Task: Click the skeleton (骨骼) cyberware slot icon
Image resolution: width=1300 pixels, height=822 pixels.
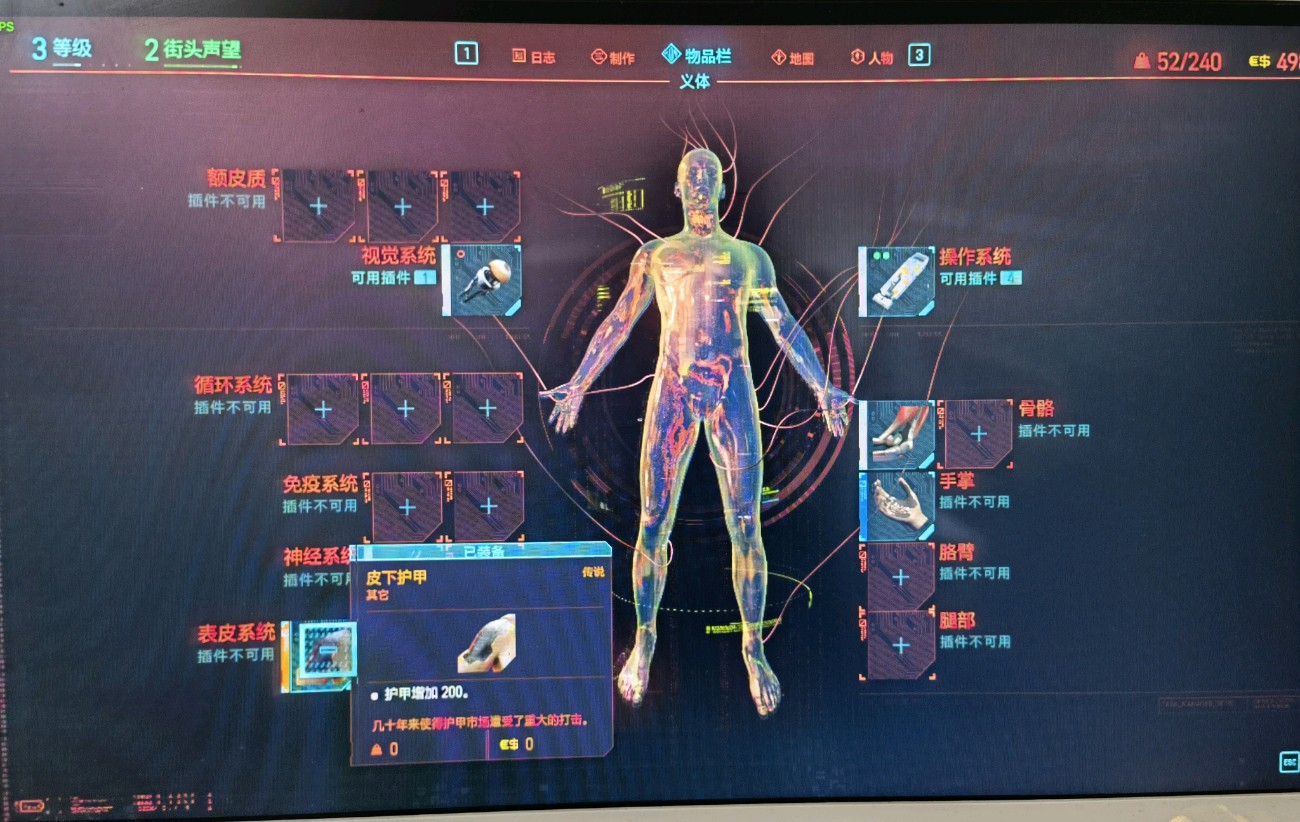Action: pos(897,432)
